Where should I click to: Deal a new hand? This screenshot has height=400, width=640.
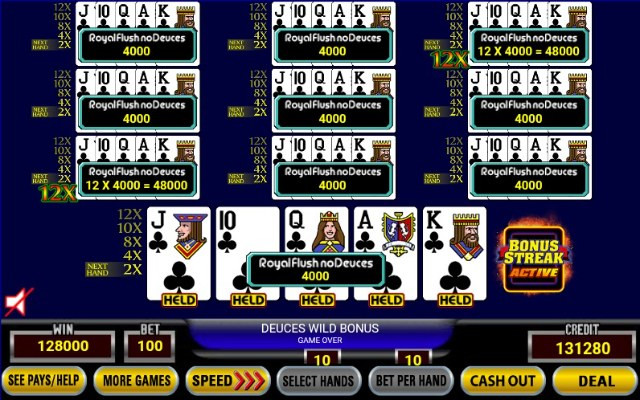[595, 380]
